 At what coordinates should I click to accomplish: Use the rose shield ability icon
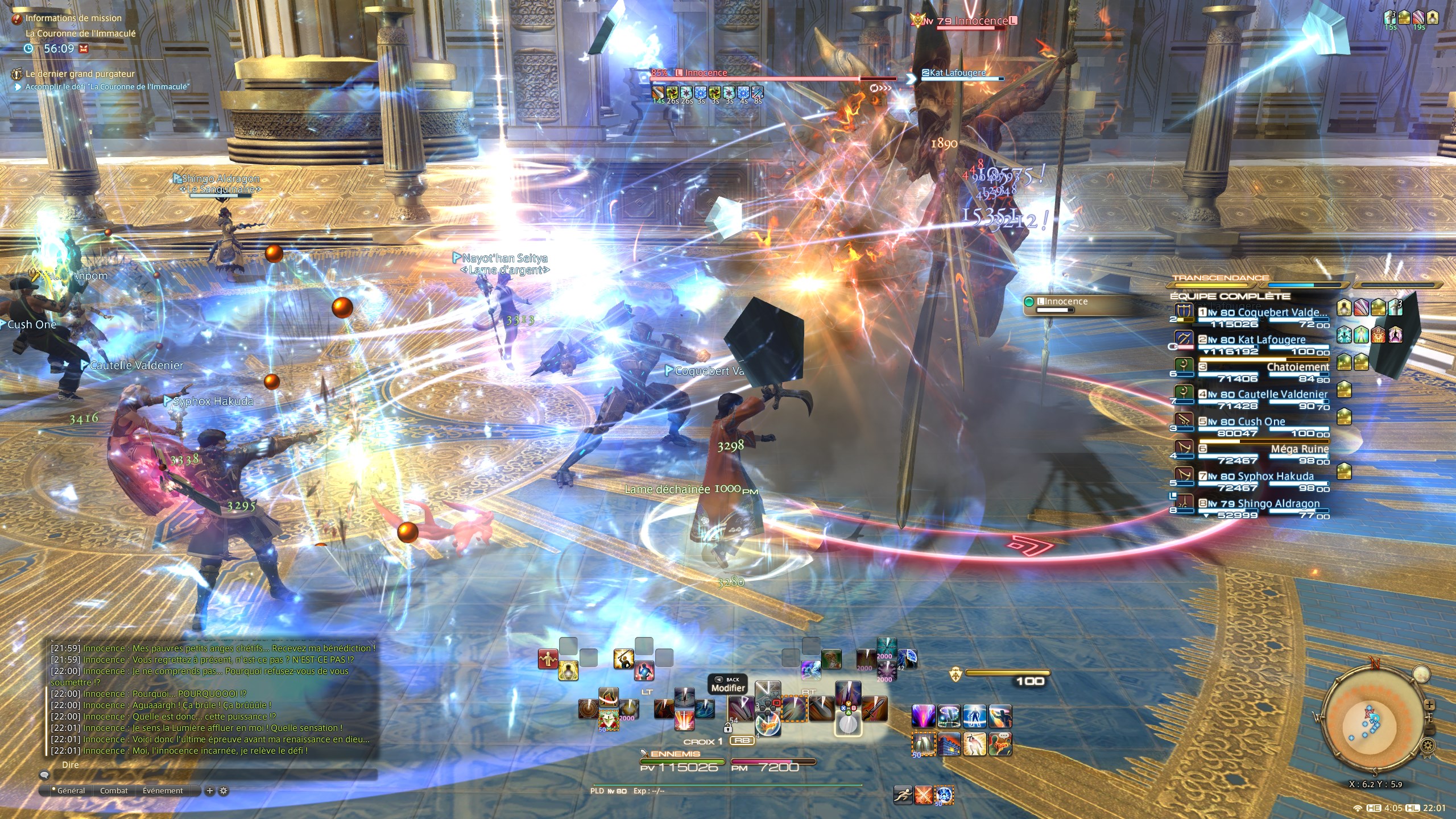pos(608,720)
